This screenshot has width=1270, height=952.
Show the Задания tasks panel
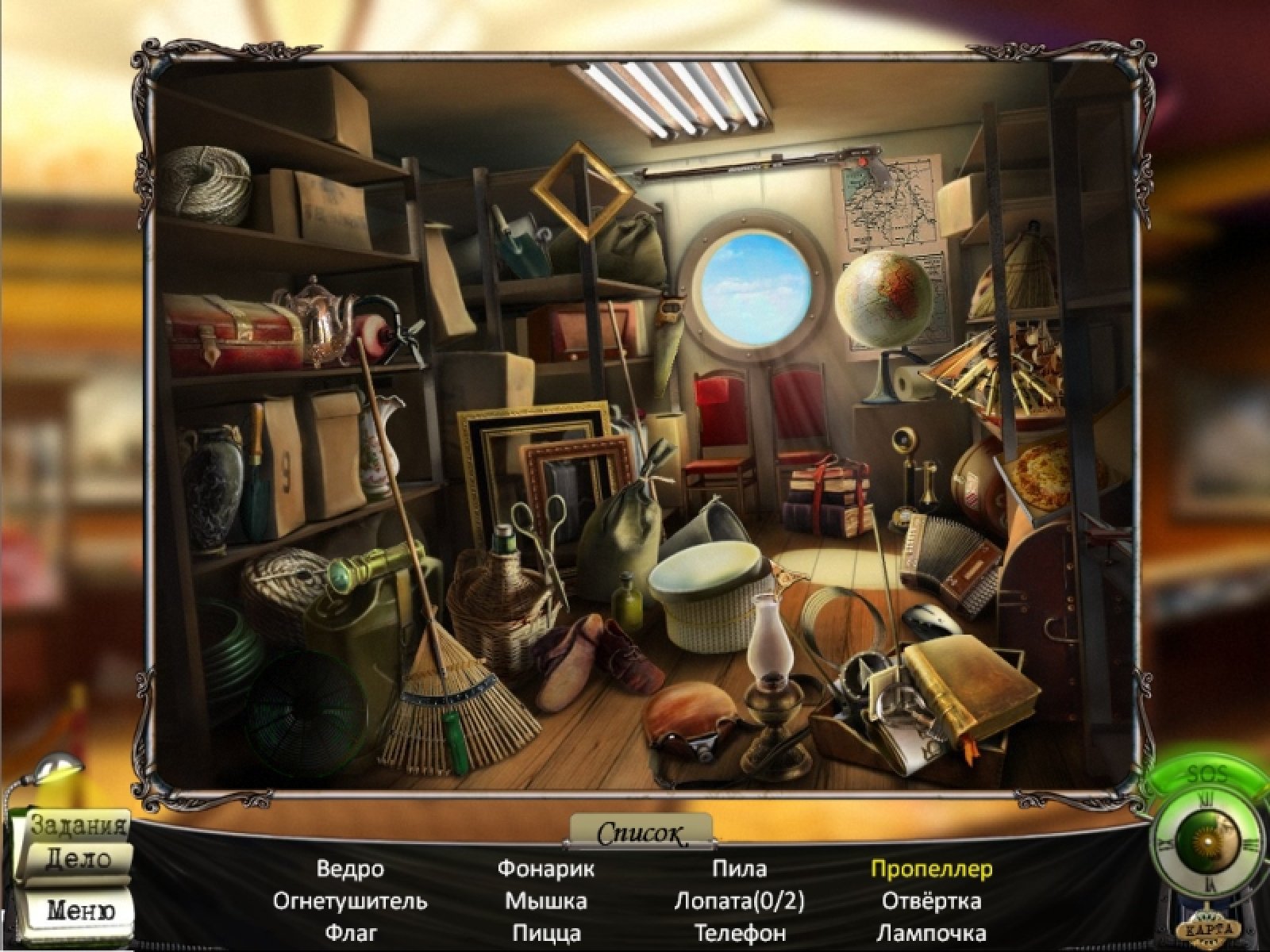tap(79, 826)
